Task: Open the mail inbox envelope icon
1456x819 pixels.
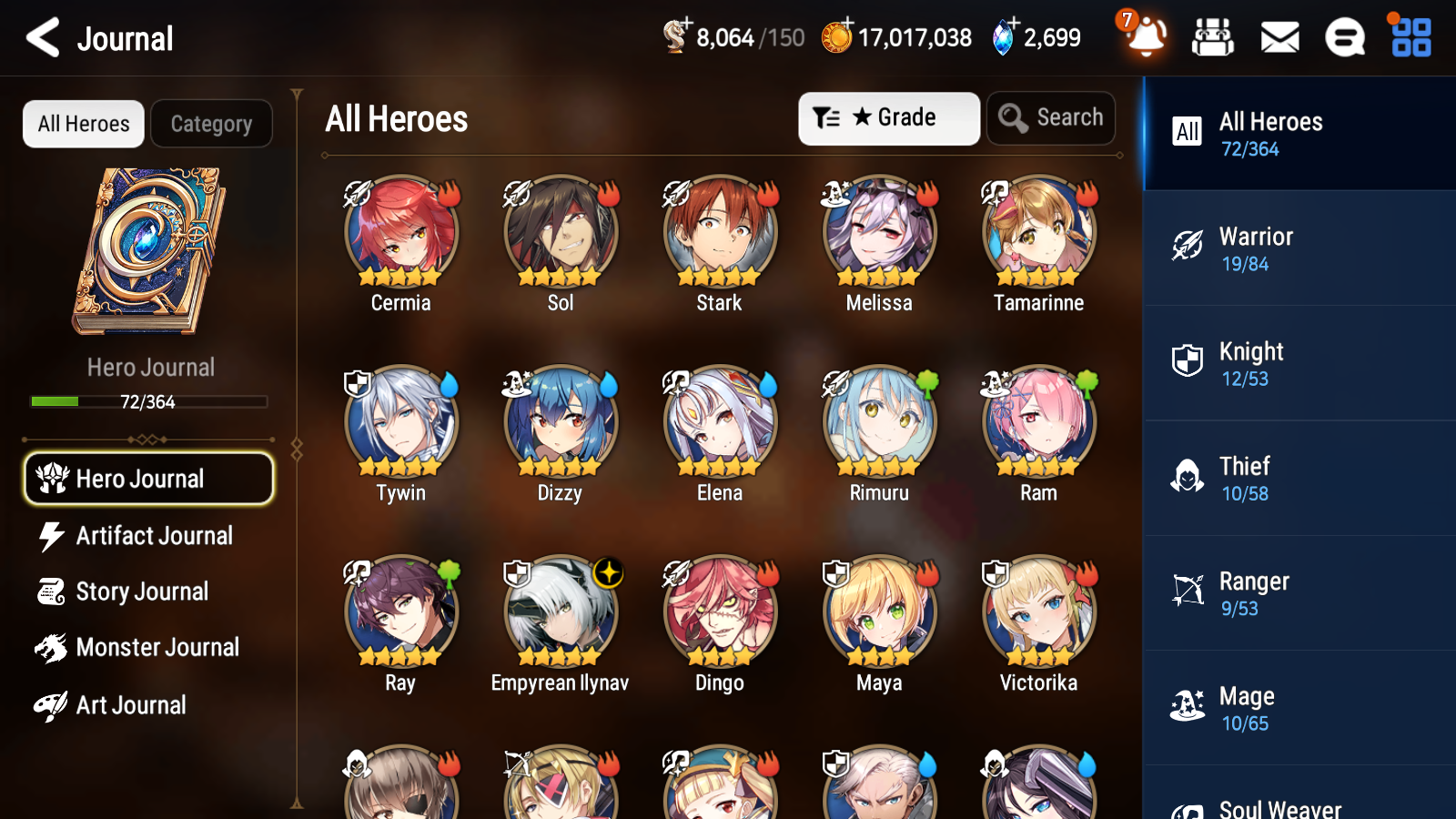Action: click(1279, 37)
